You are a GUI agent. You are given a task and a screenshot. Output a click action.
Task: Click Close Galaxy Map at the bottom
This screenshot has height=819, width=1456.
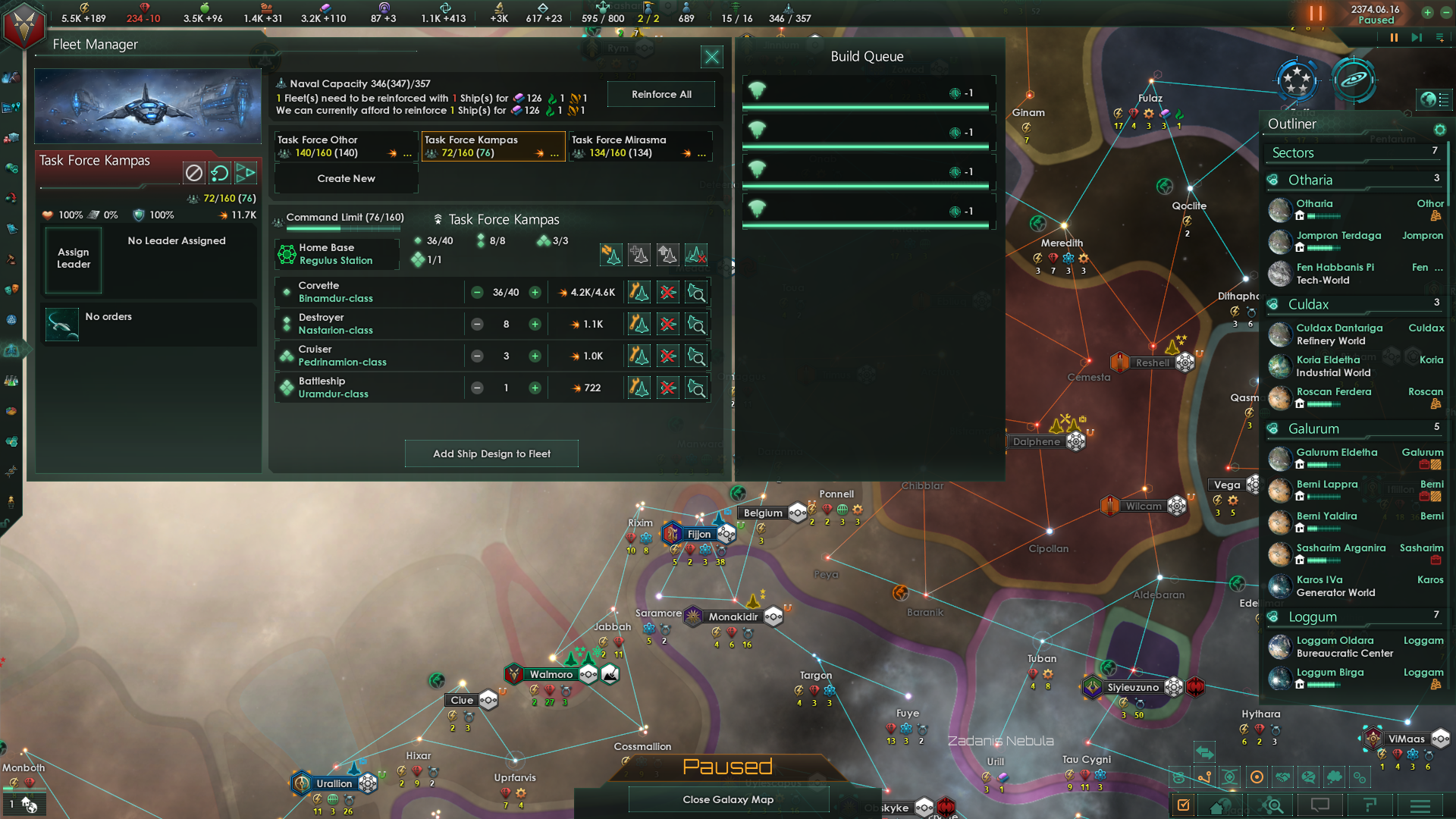(x=728, y=799)
